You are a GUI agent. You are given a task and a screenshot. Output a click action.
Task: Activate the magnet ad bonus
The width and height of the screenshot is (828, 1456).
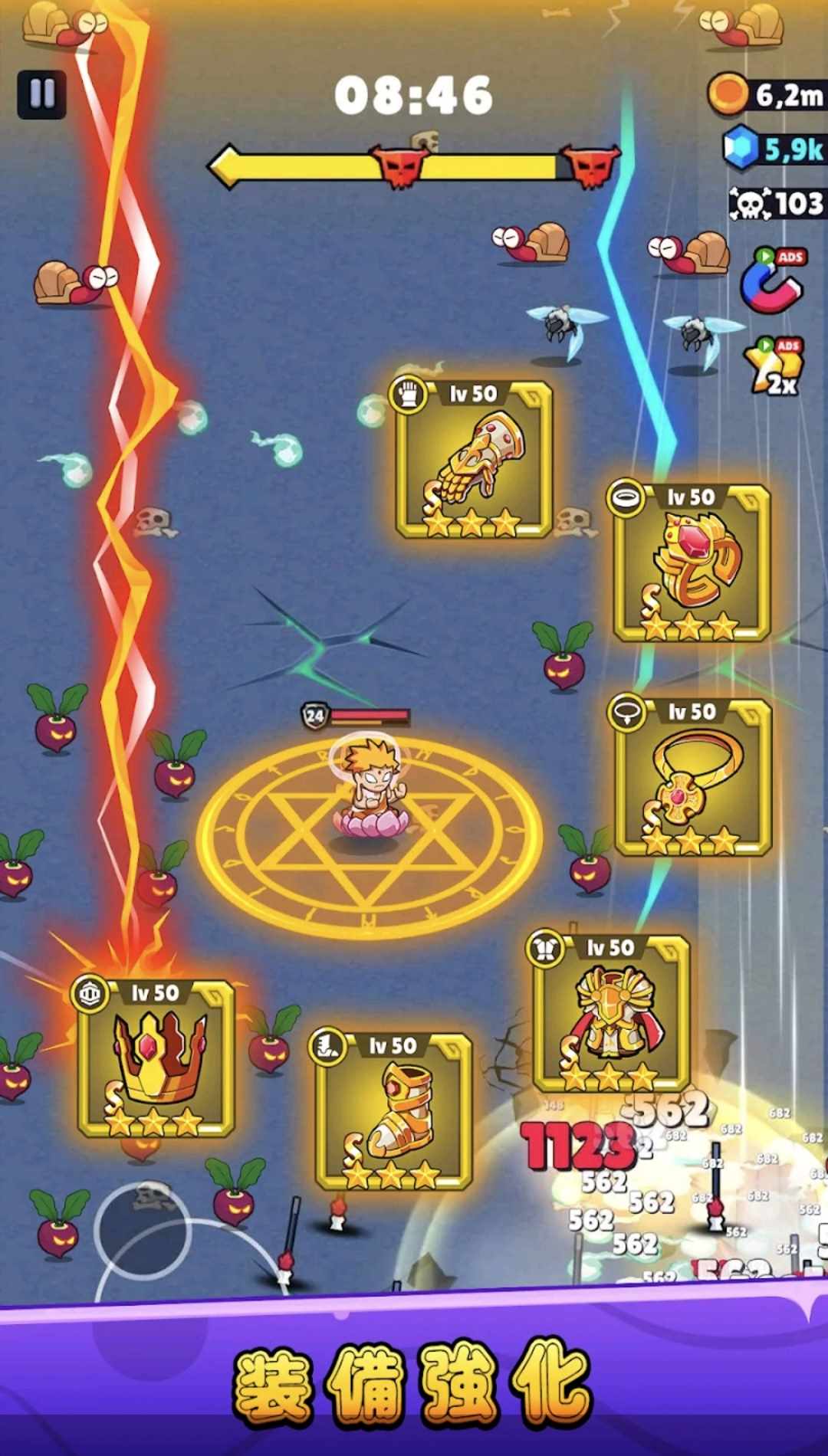772,281
